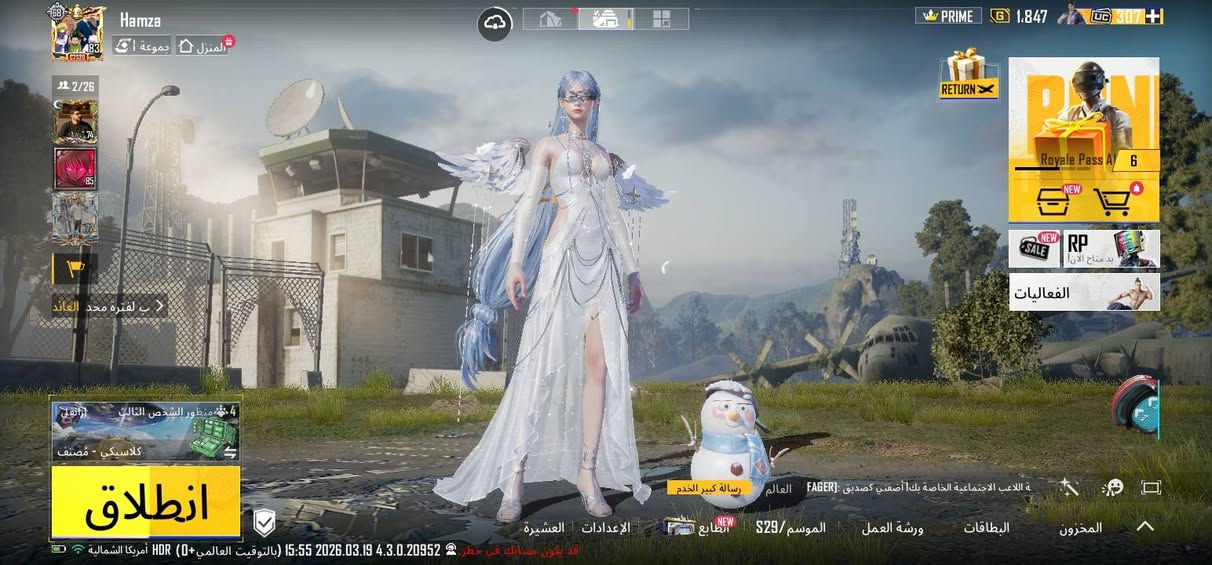Start the match with the yellow انطلاق button
Image resolution: width=1212 pixels, height=565 pixels.
[x=146, y=503]
